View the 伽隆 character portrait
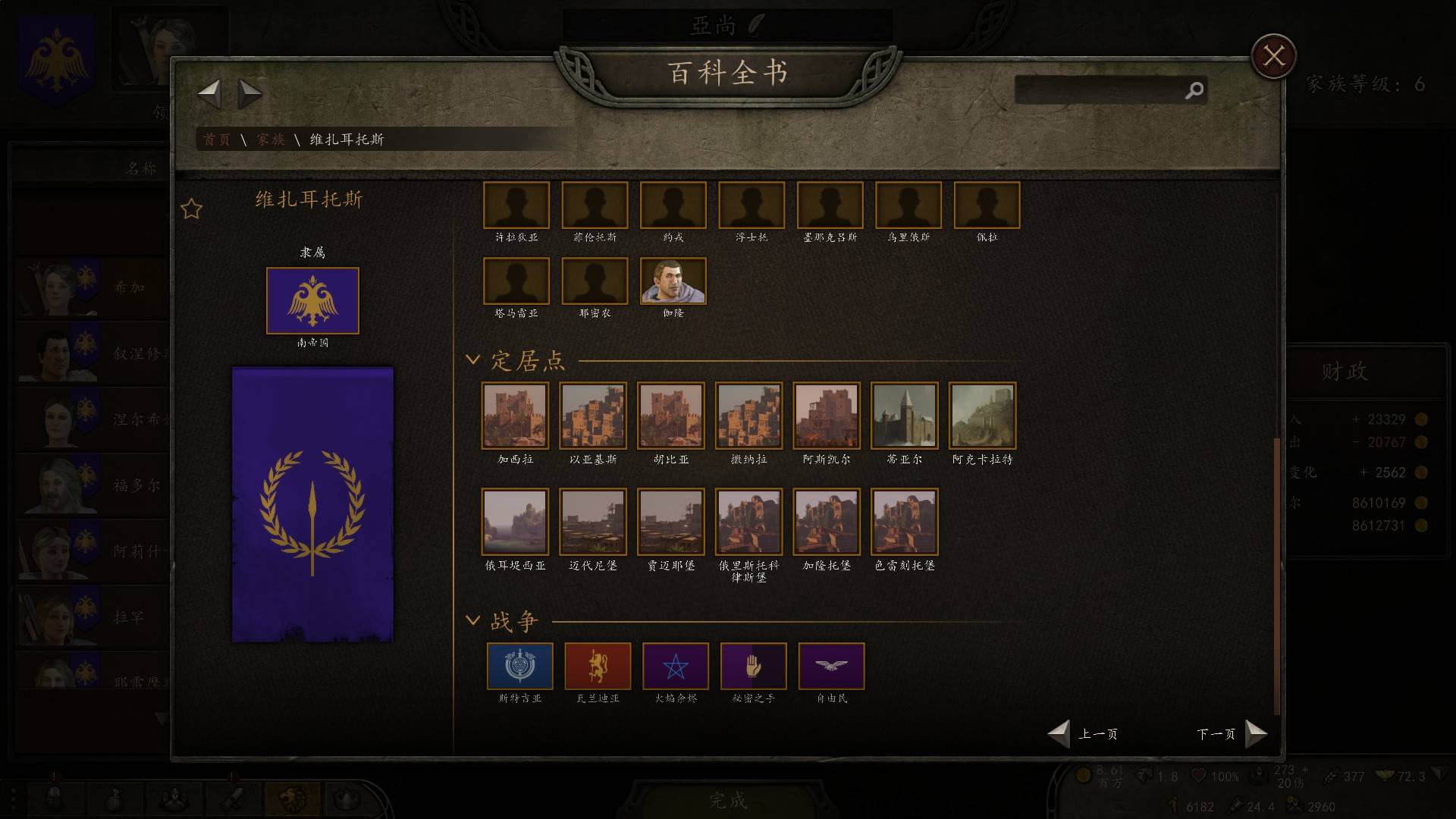 point(673,281)
